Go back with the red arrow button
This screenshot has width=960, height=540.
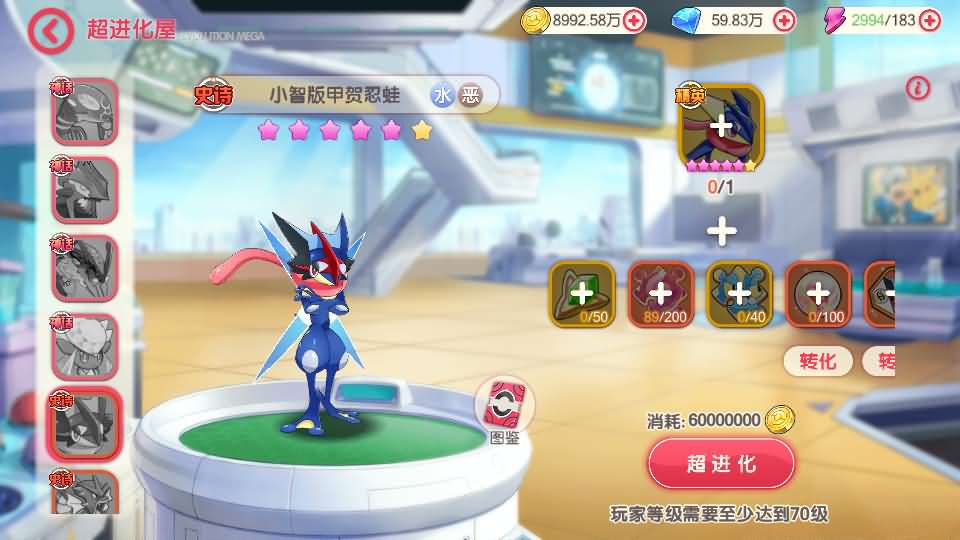point(51,31)
